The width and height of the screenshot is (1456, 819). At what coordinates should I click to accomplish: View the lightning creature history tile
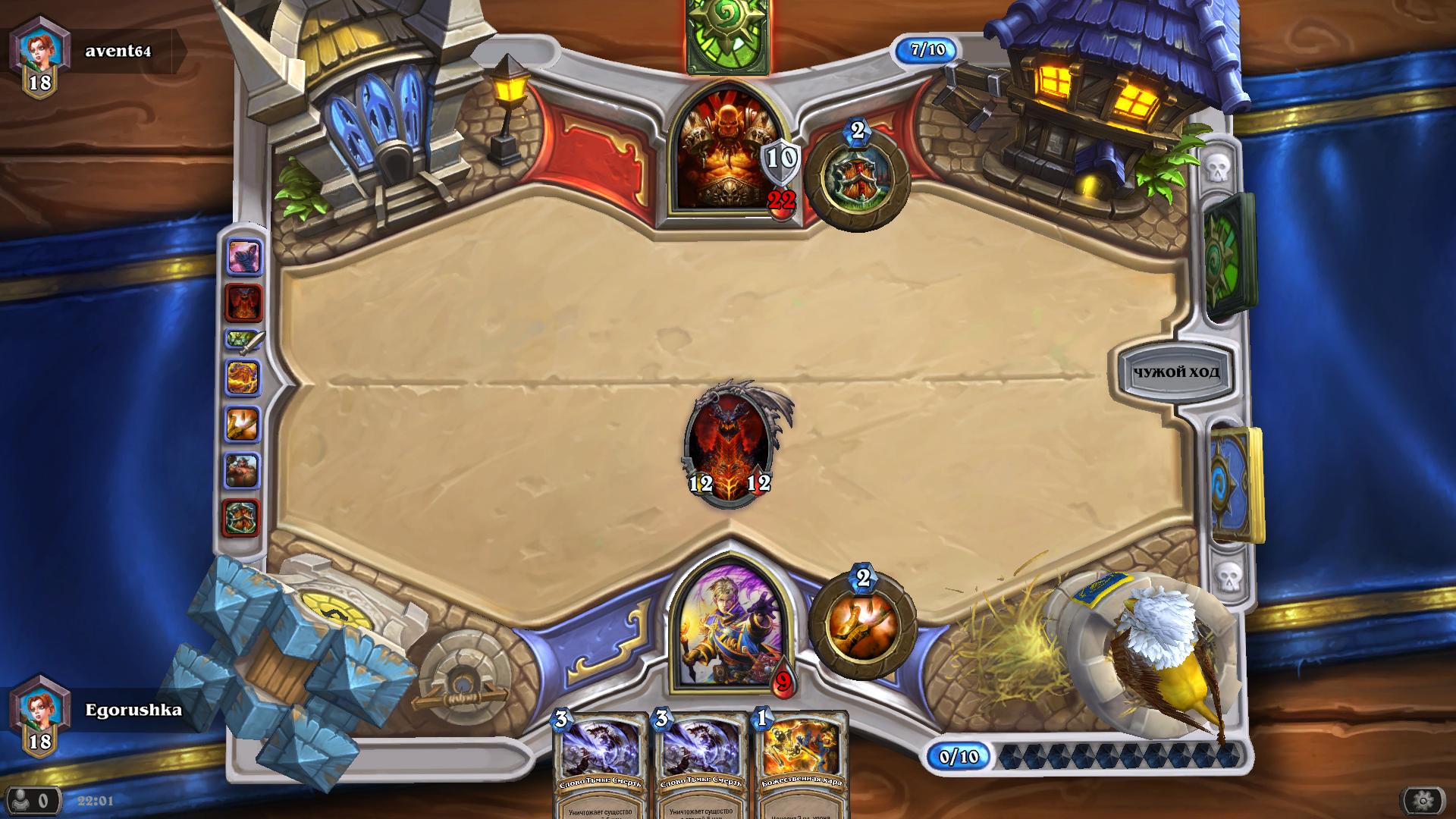click(x=243, y=378)
